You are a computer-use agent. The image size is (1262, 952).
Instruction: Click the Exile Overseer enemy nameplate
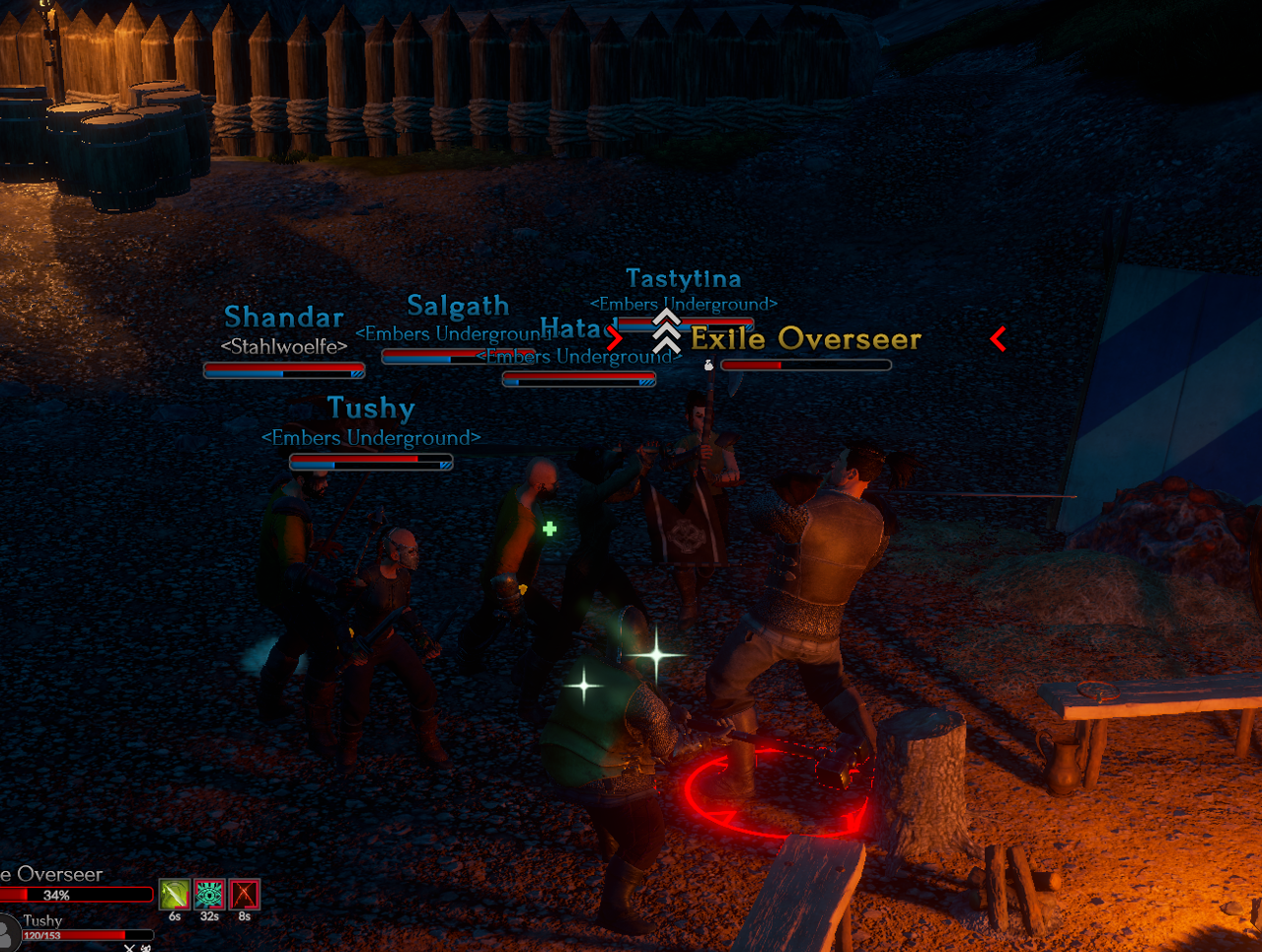pyautogui.click(x=805, y=339)
